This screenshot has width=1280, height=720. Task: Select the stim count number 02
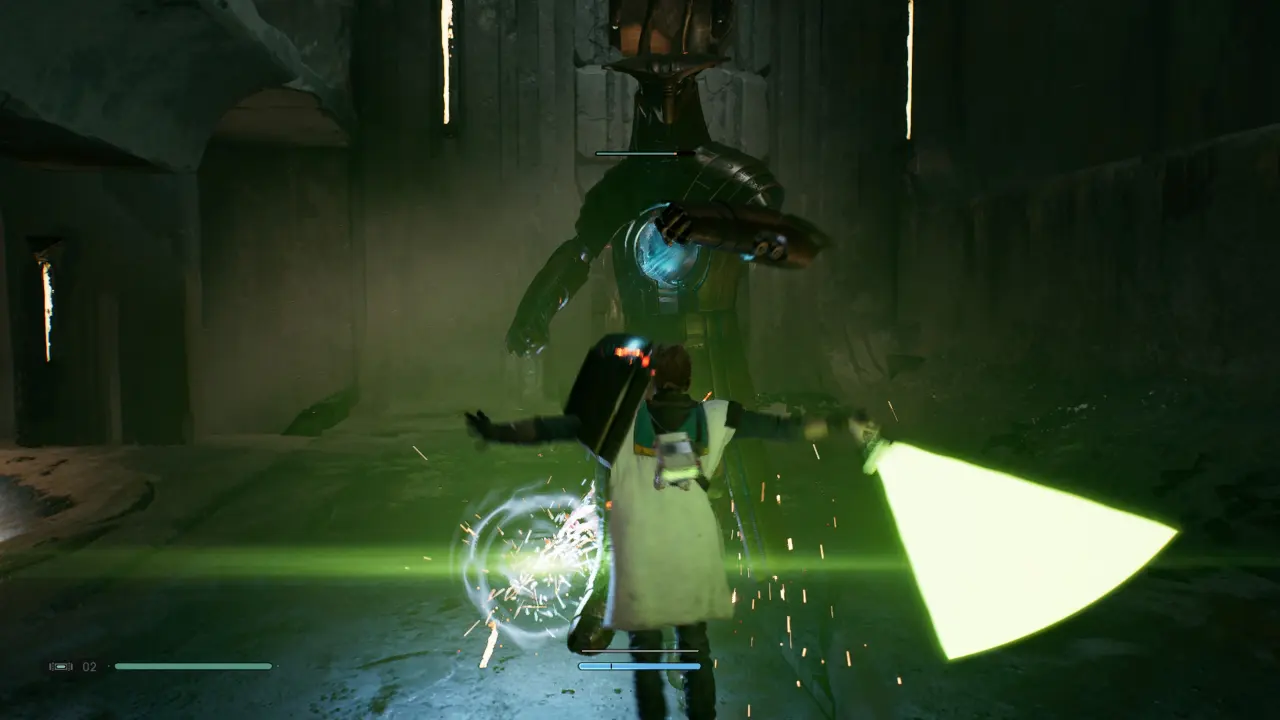coord(88,666)
